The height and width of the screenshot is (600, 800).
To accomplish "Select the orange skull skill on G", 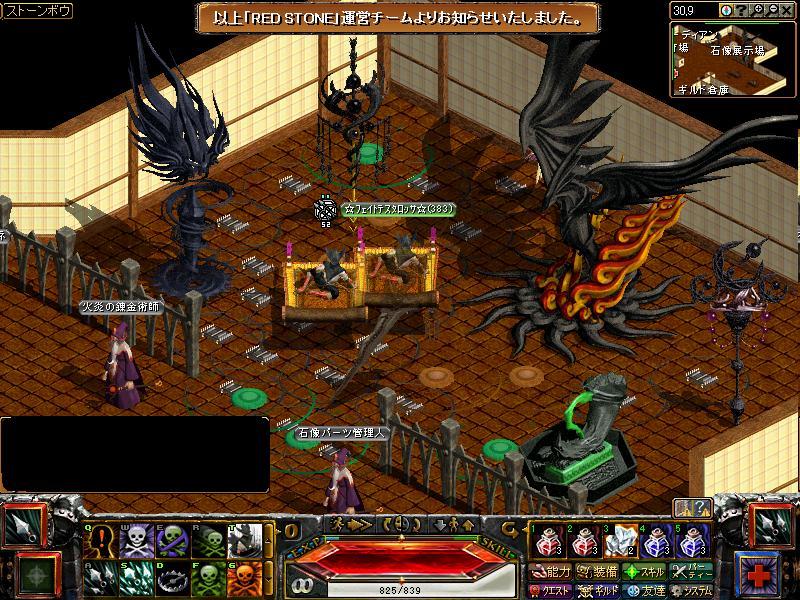I will [247, 577].
